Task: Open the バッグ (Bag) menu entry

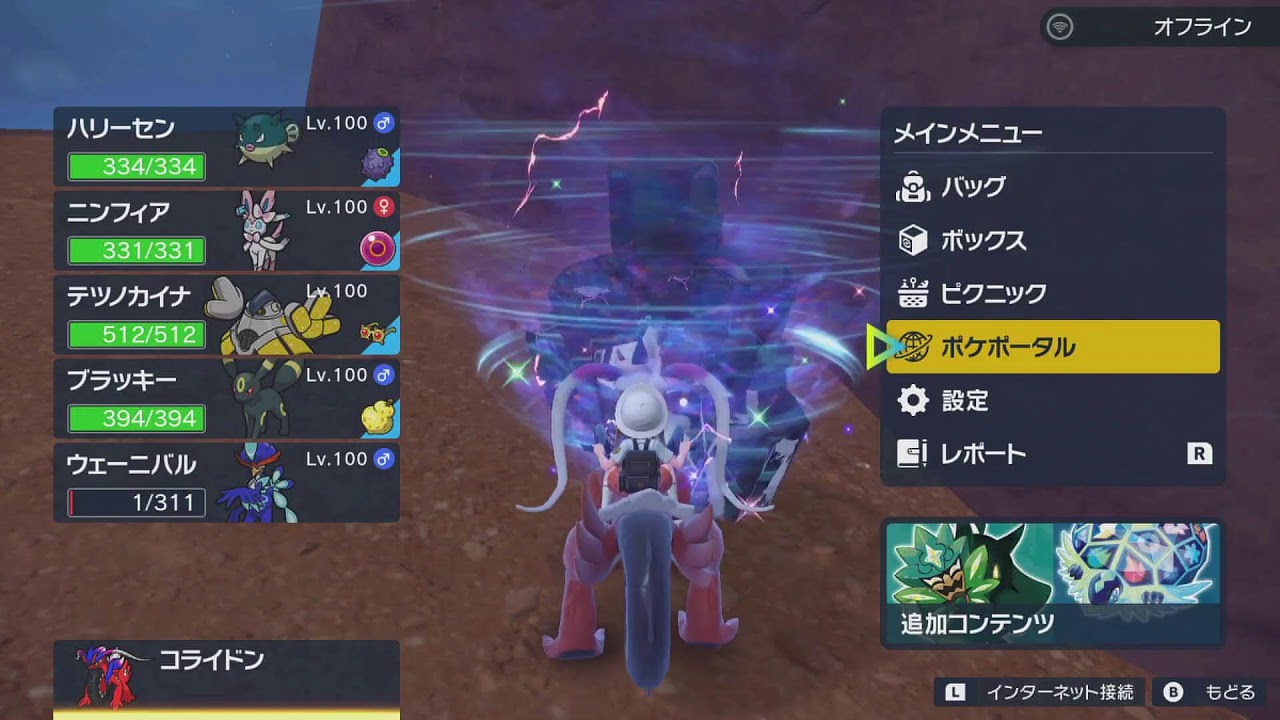Action: [x=1052, y=187]
